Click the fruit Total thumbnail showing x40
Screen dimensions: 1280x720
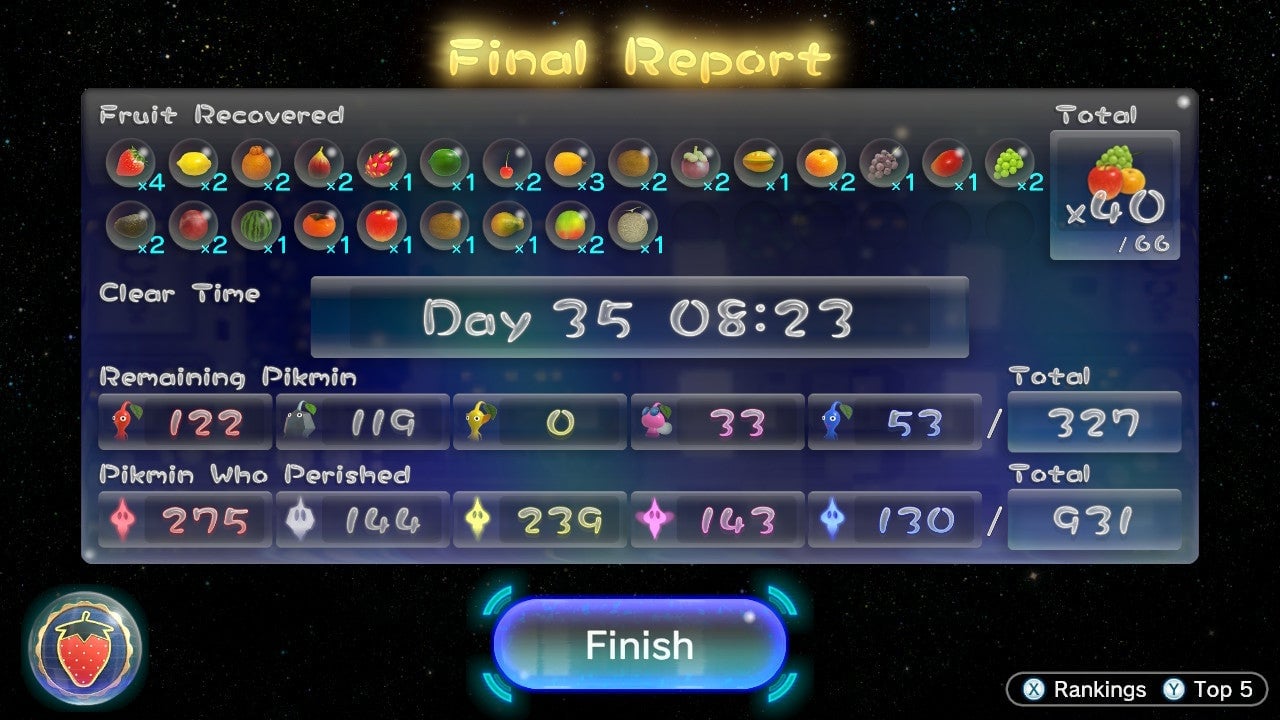click(x=1115, y=190)
